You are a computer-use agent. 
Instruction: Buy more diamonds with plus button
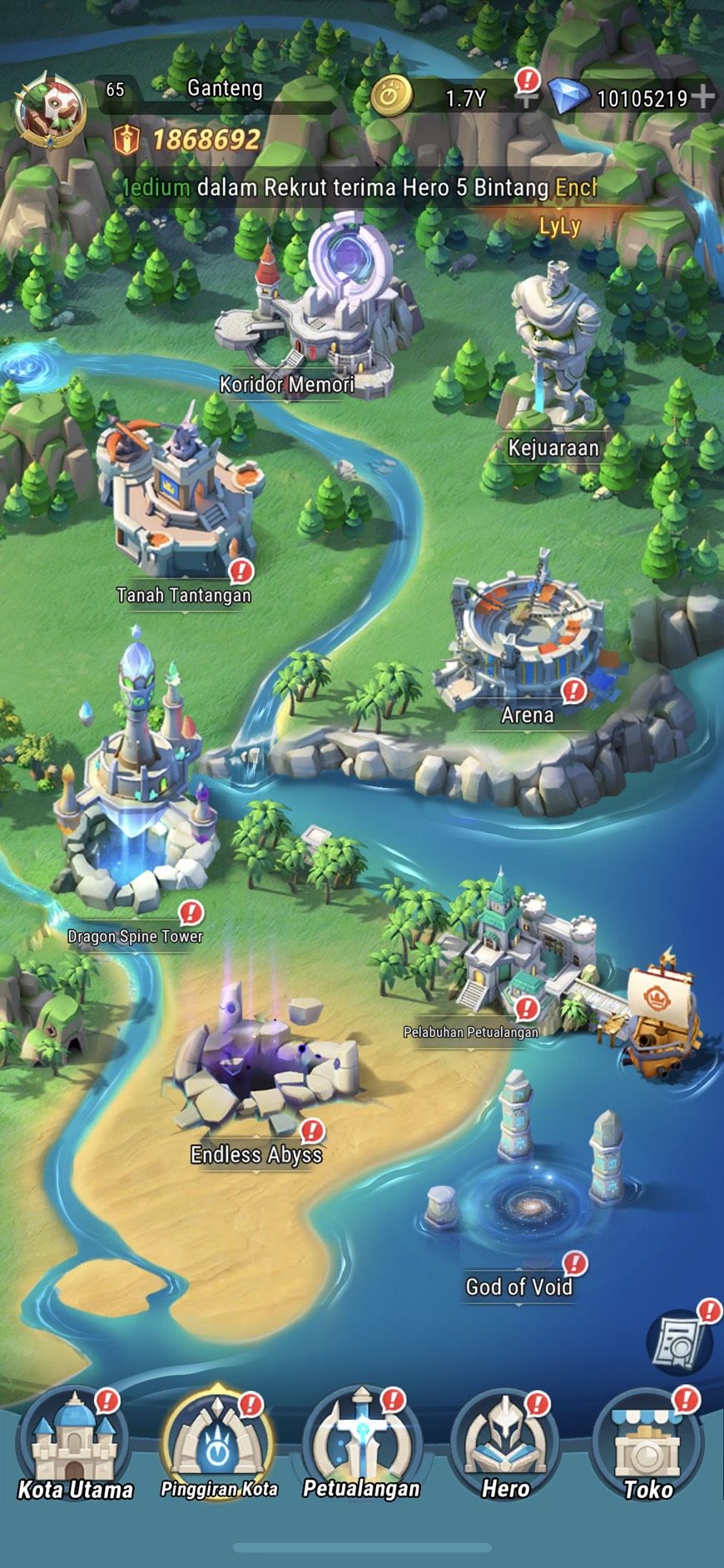703,97
